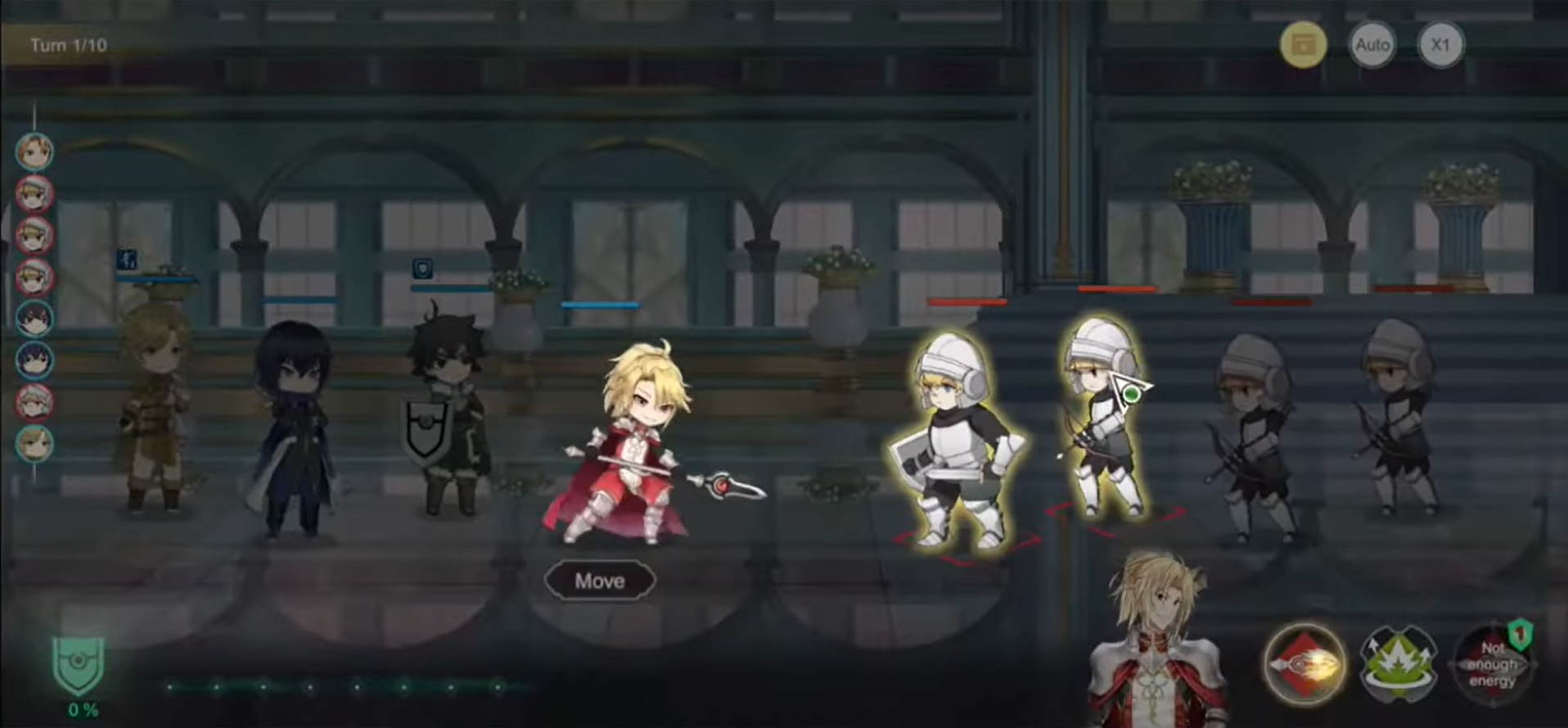The image size is (1568, 728).
Task: Use the green upward-arrows buff skill
Action: pyautogui.click(x=1398, y=663)
